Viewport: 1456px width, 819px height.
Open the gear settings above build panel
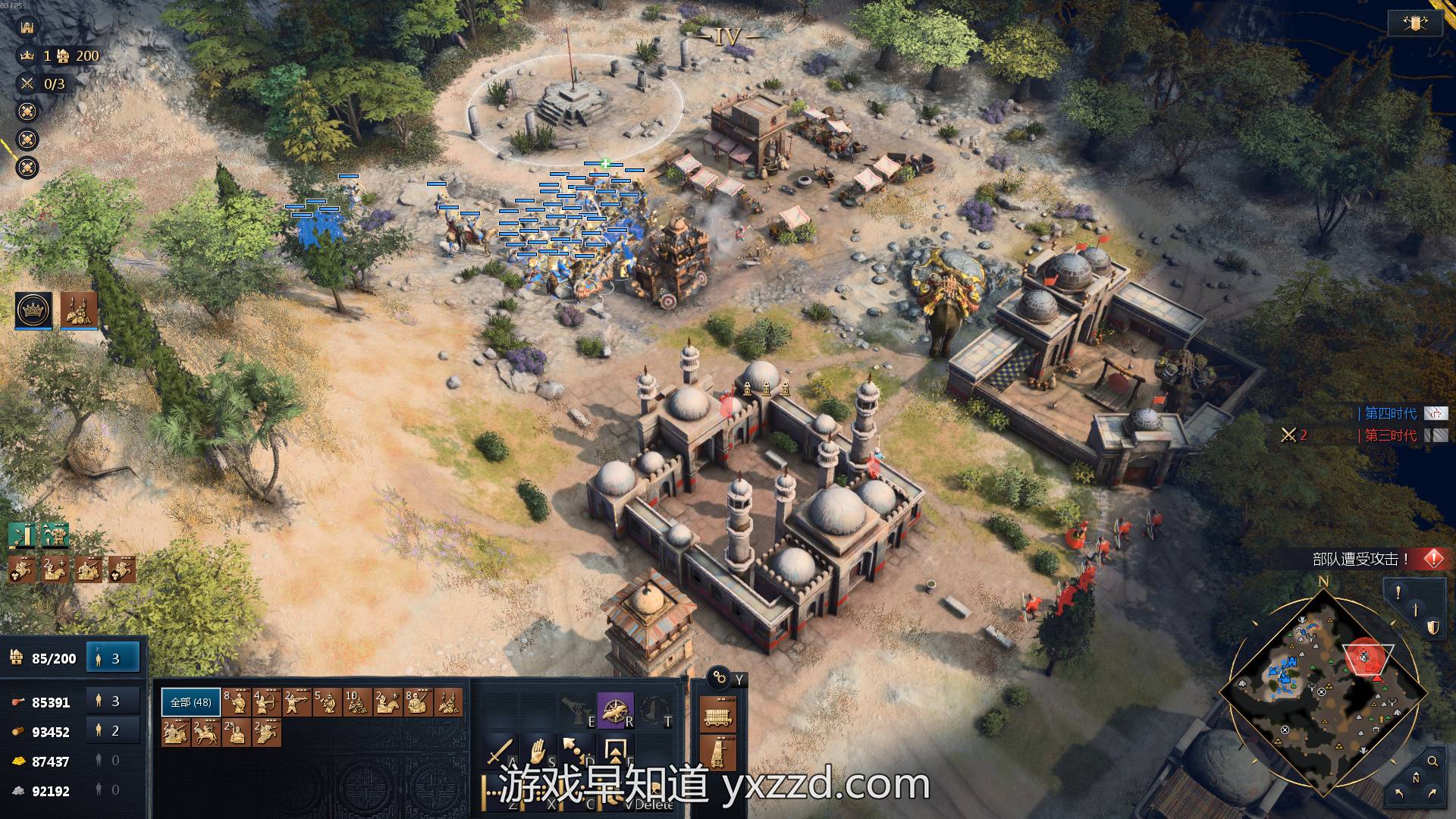click(x=718, y=678)
